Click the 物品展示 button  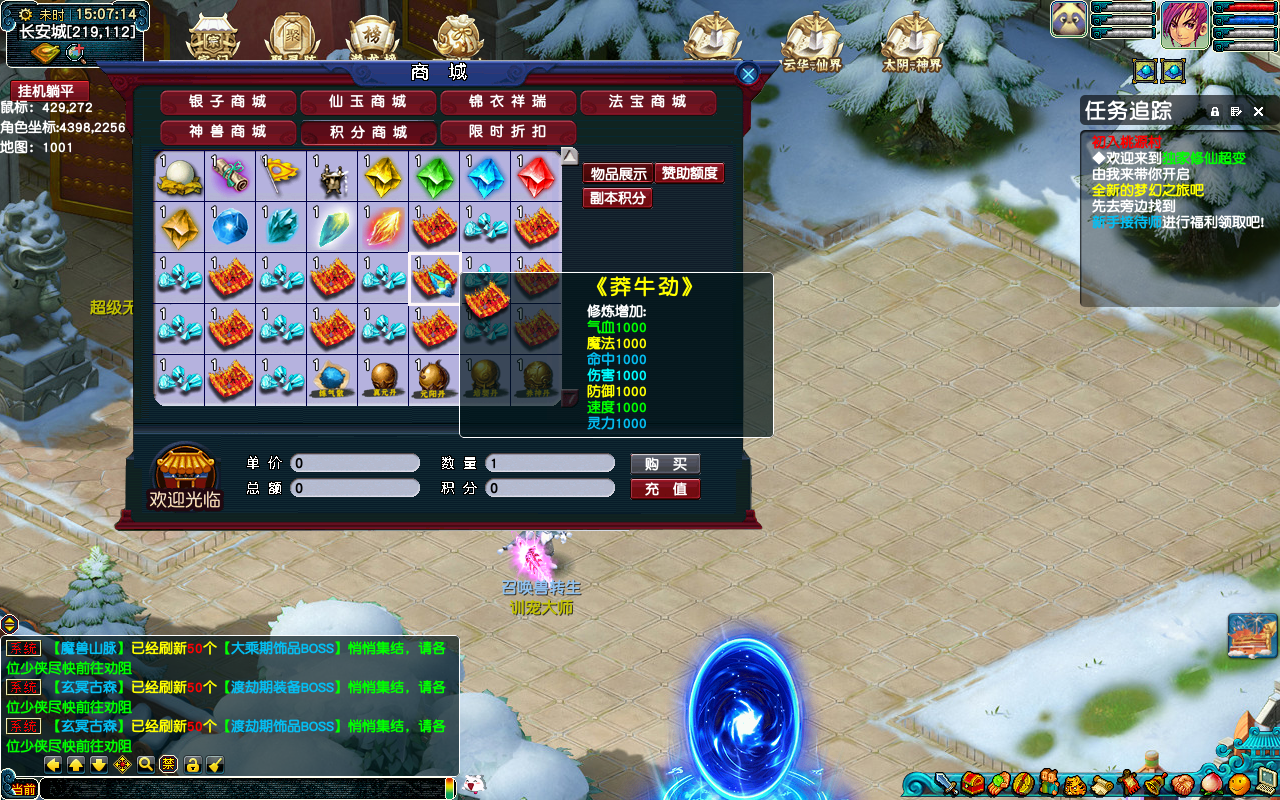tap(617, 174)
